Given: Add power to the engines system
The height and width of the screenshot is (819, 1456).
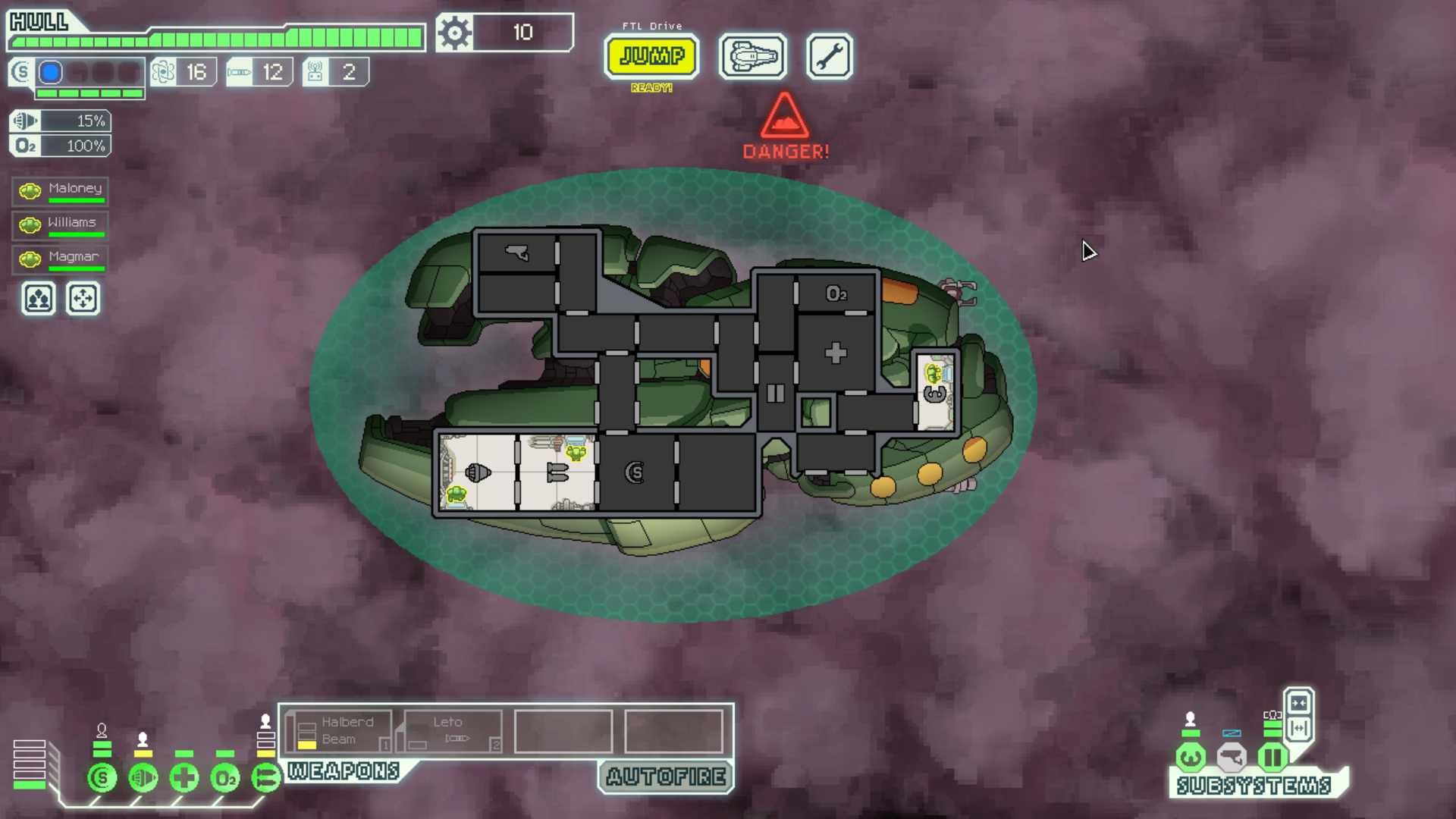Looking at the screenshot, I should (x=143, y=777).
